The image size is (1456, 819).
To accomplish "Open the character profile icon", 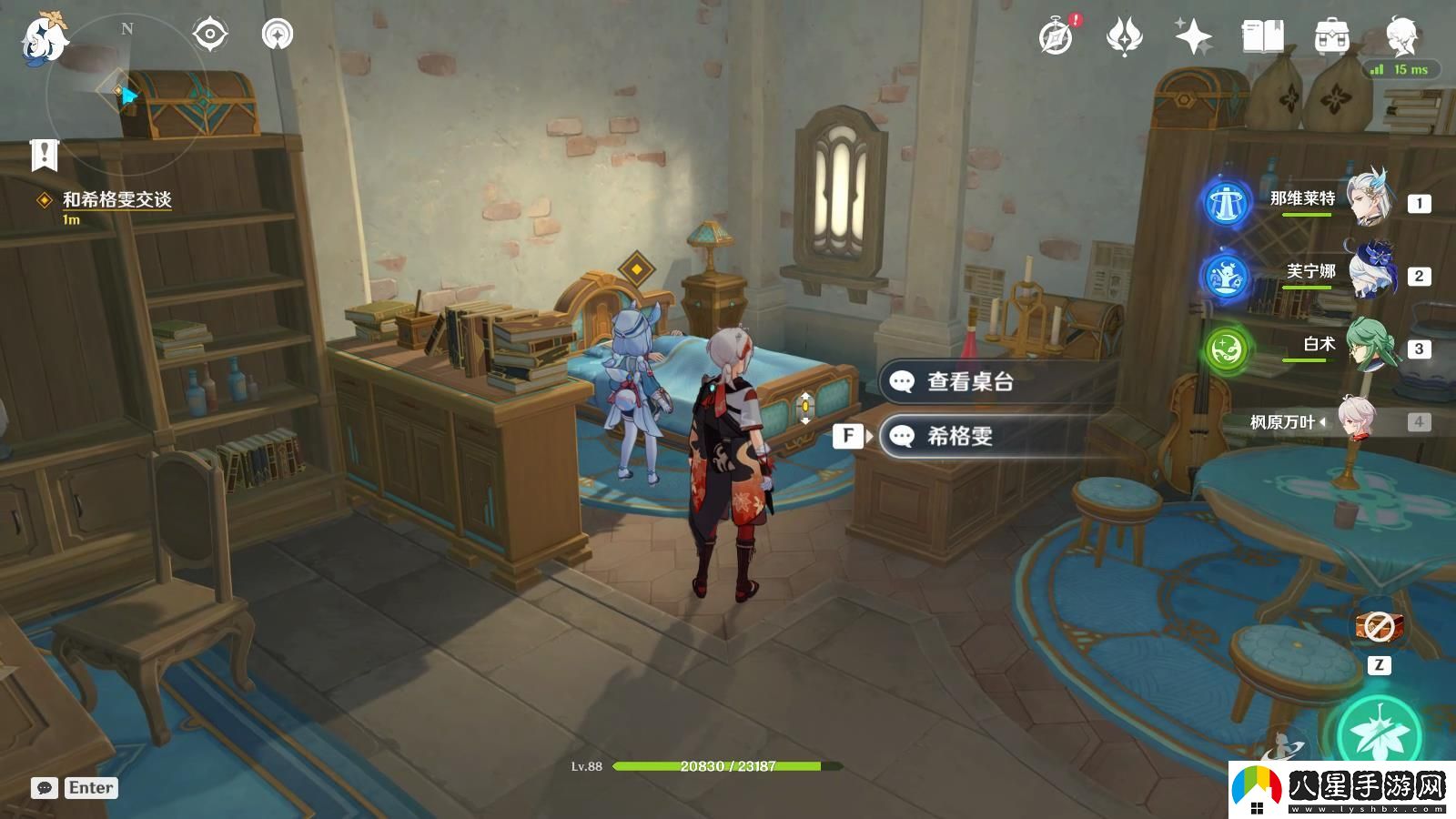I will 1401,35.
